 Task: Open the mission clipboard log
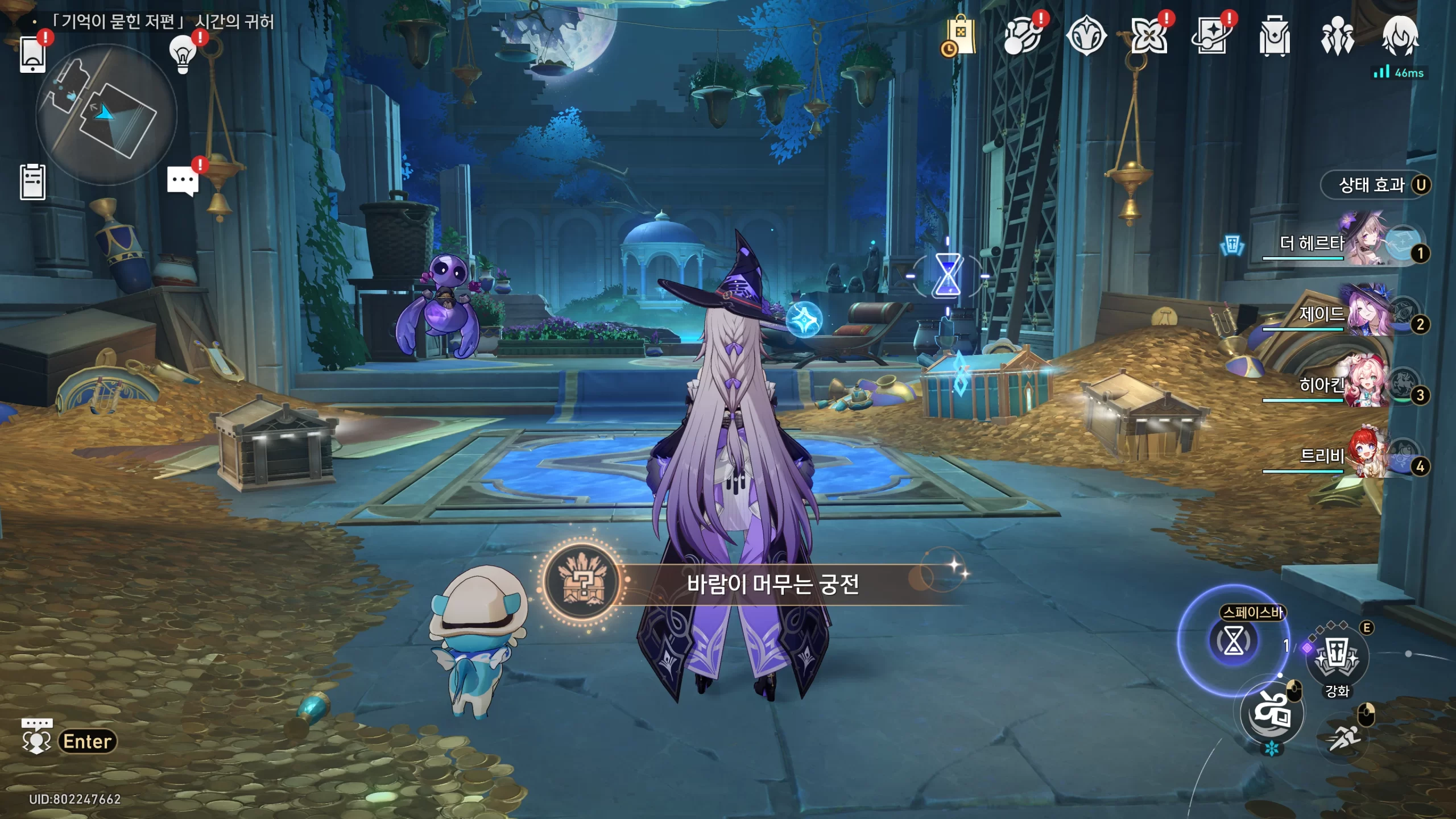[x=32, y=182]
